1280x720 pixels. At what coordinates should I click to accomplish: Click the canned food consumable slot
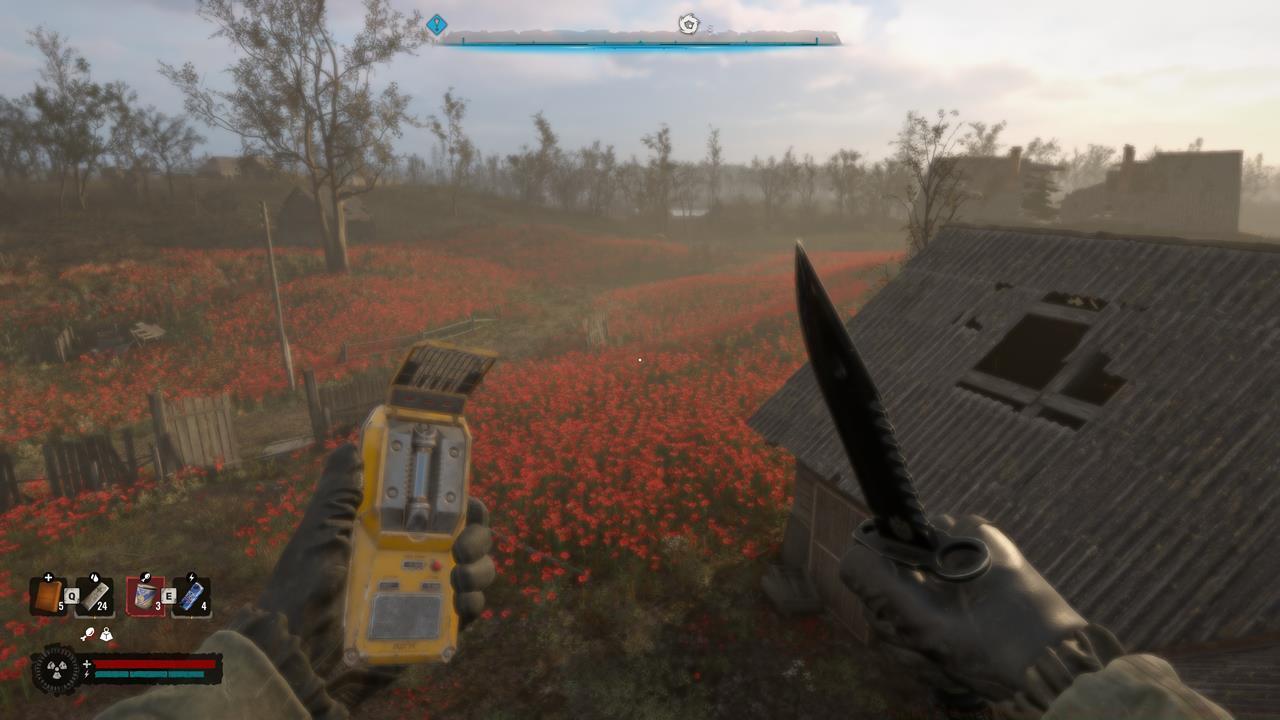coord(144,596)
